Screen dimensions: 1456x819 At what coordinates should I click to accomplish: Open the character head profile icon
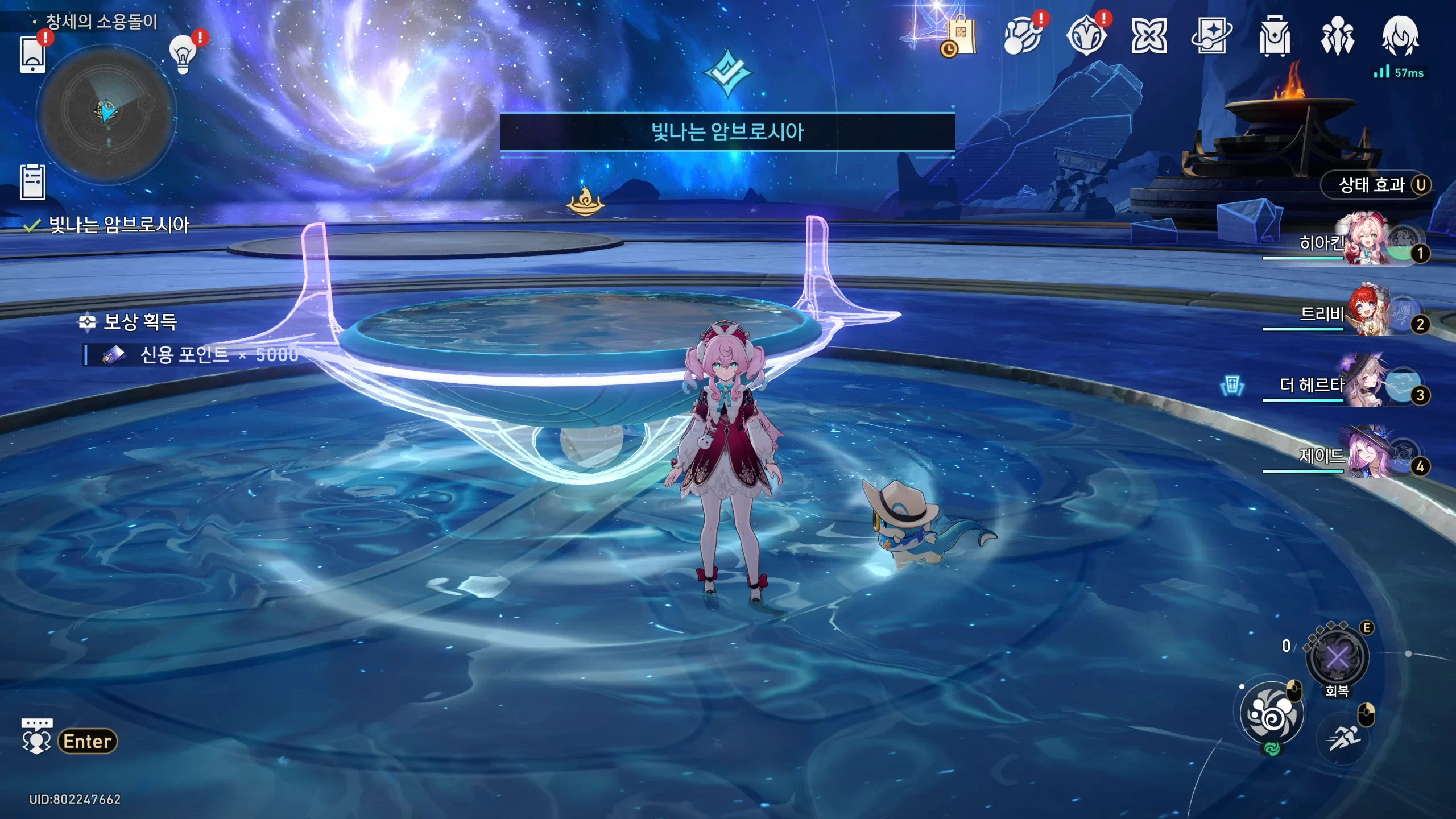(1400, 36)
